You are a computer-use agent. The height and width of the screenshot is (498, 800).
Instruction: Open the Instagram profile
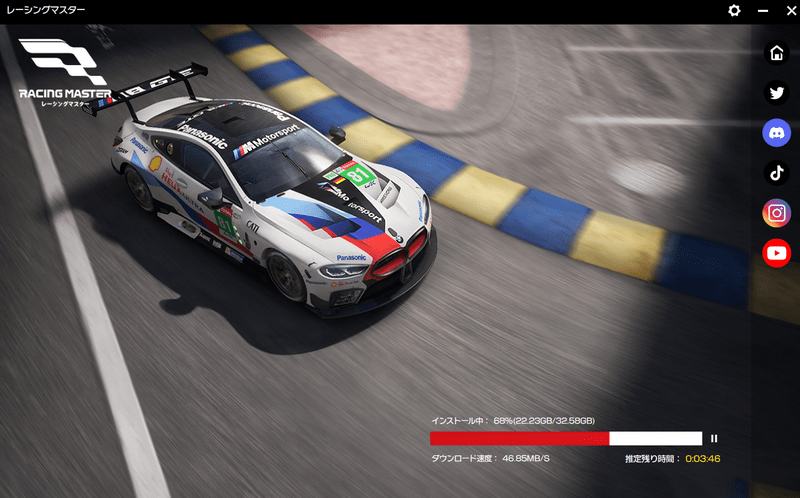pos(776,213)
